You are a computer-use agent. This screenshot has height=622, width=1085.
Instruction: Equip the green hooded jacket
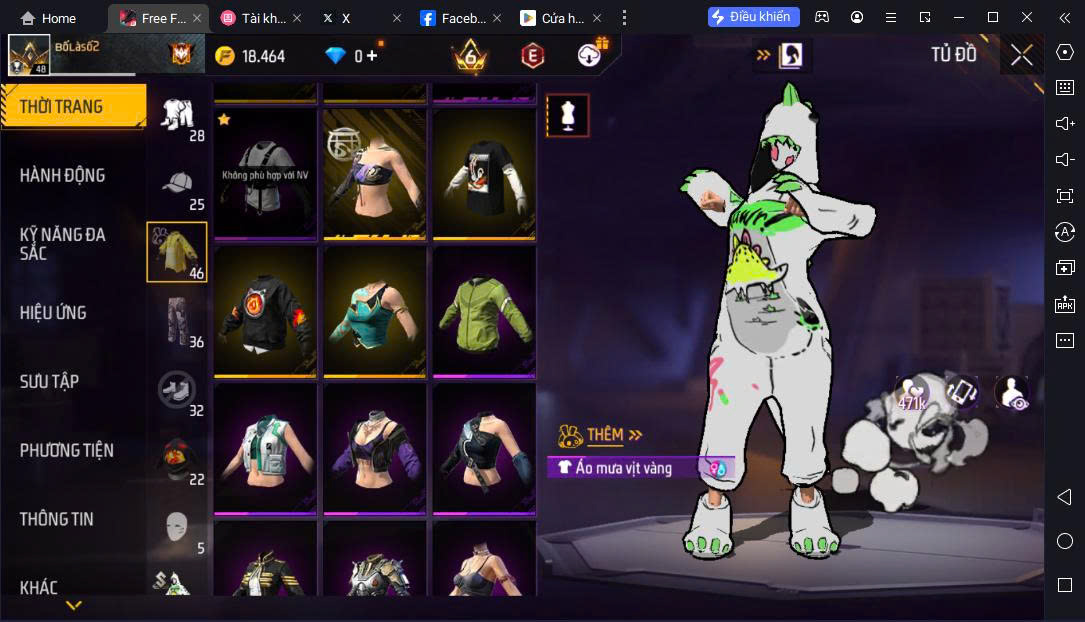pos(483,311)
